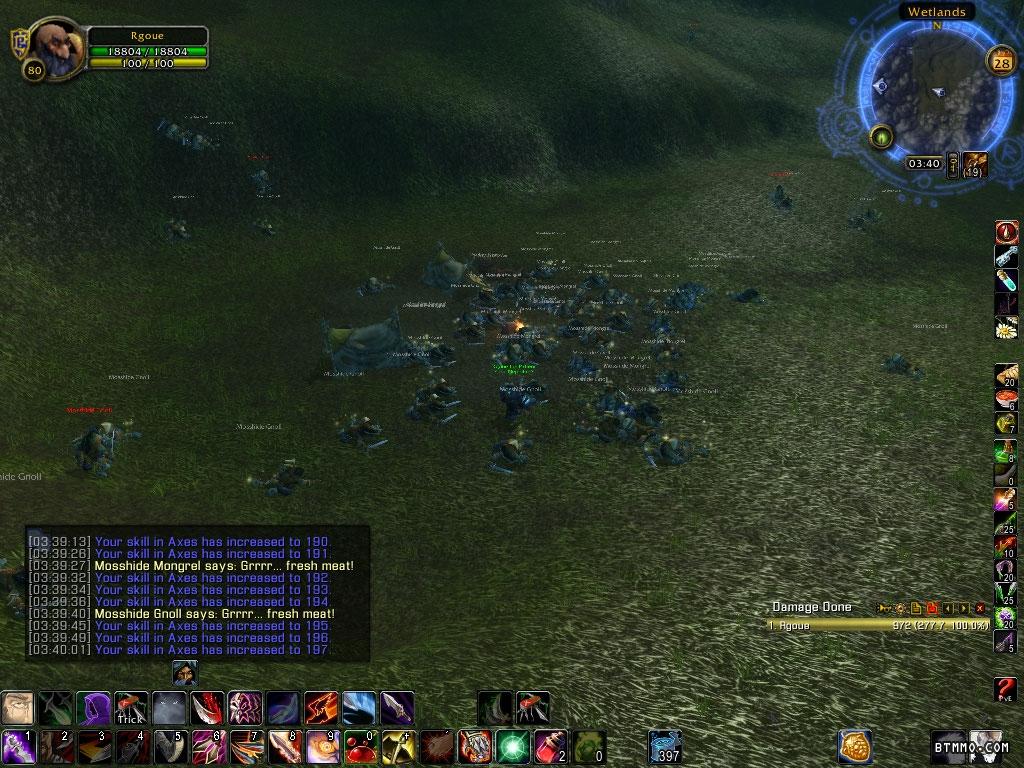Activate the purple hooded Stealth ability
The height and width of the screenshot is (768, 1024).
coord(93,708)
